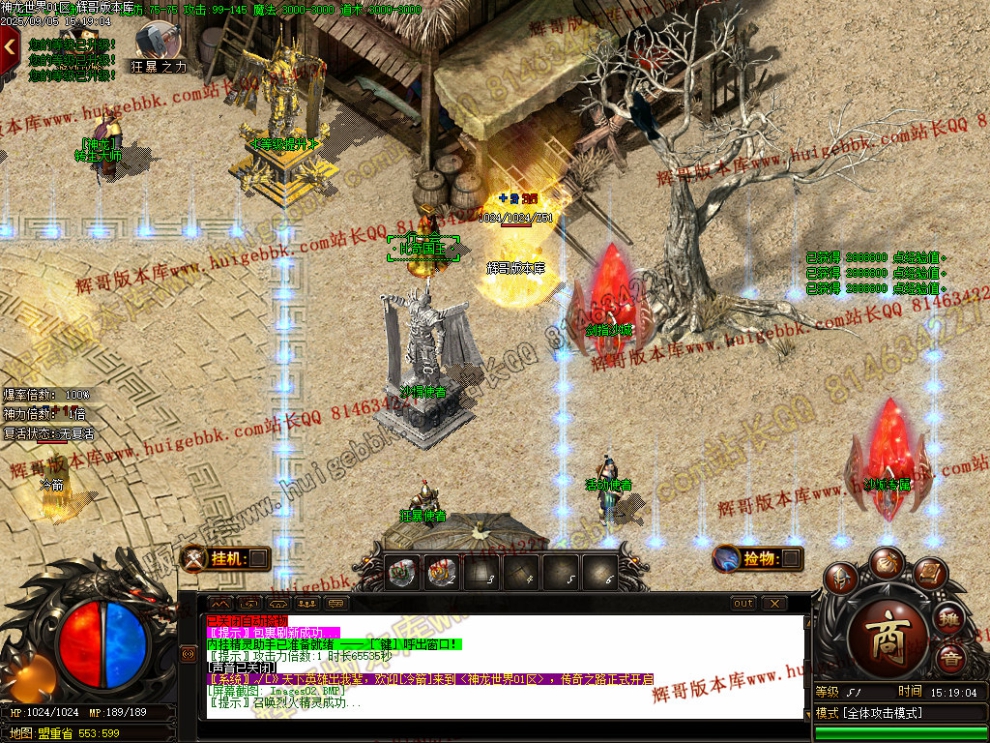Click the first chat channel tab button
This screenshot has width=990, height=743.
pyautogui.click(x=221, y=604)
